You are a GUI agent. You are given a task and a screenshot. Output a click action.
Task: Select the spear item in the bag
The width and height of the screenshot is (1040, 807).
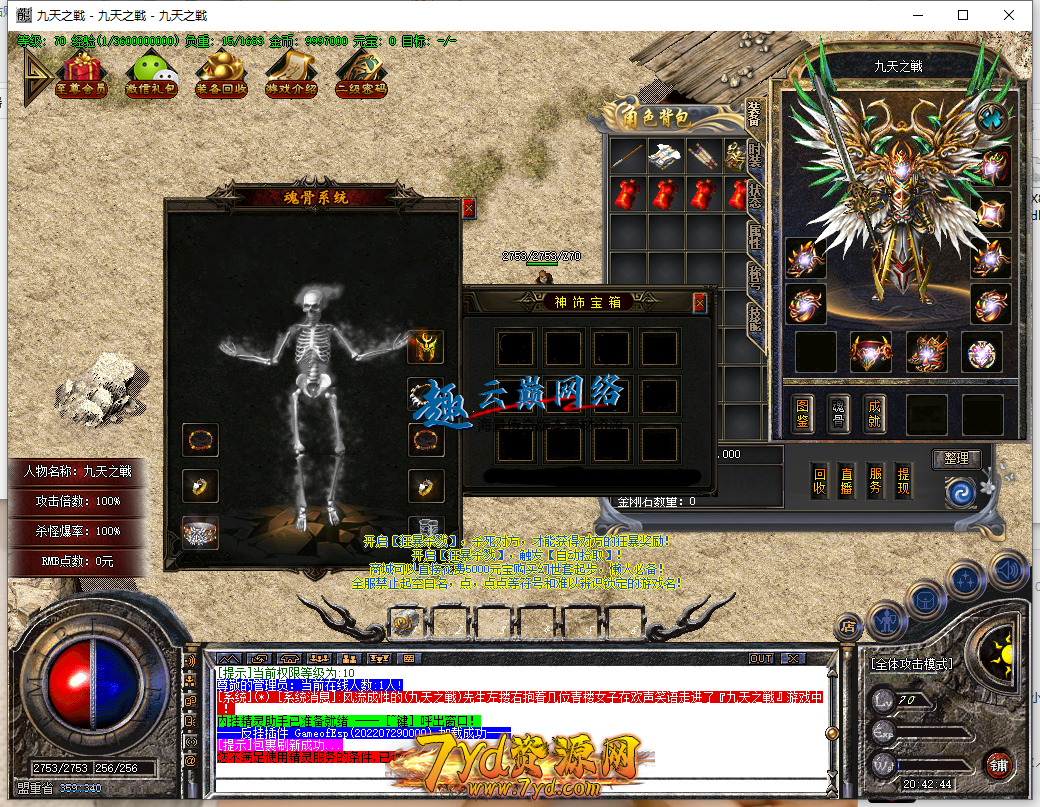(x=628, y=155)
